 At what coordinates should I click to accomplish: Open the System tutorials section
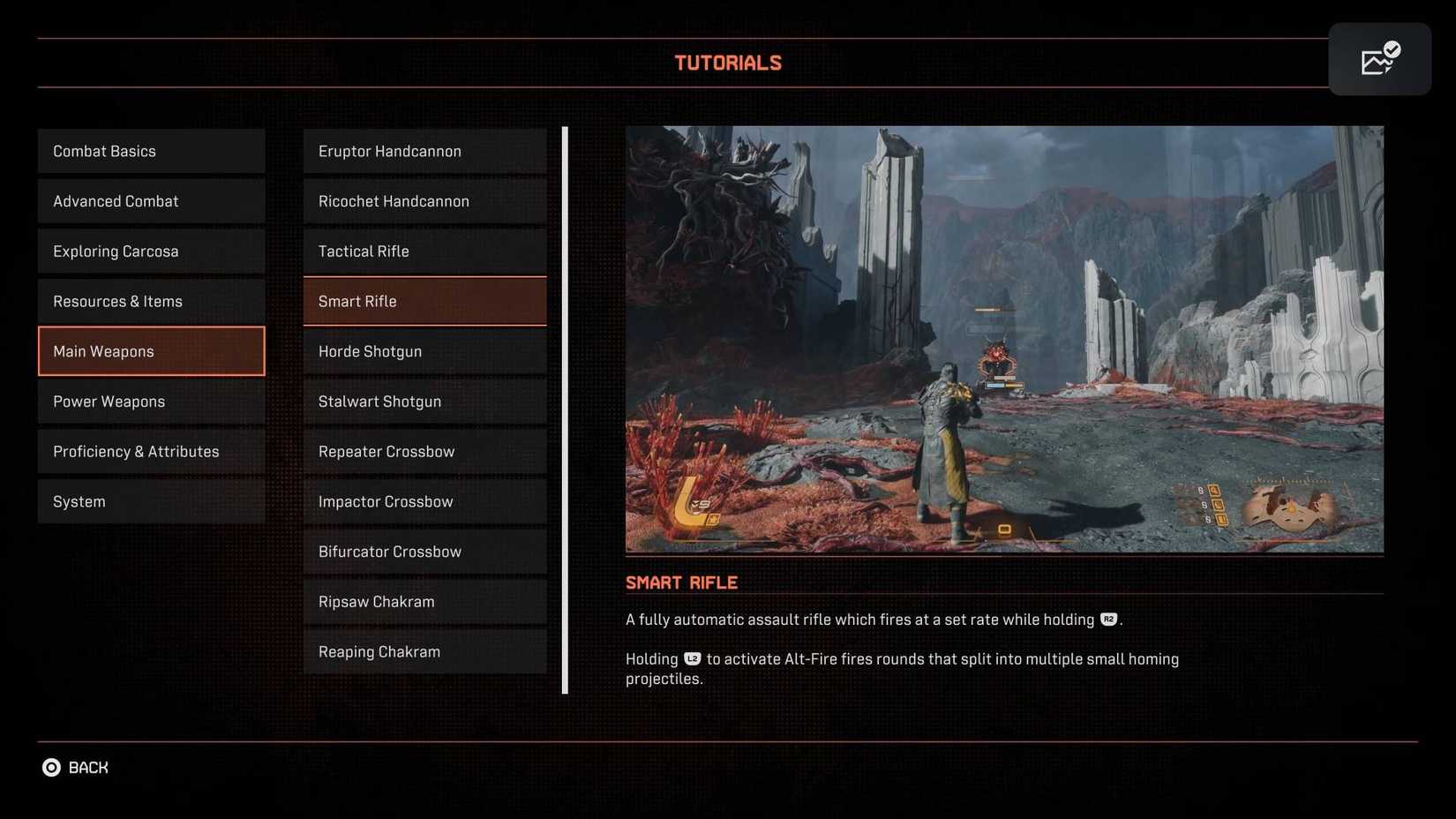(x=150, y=500)
